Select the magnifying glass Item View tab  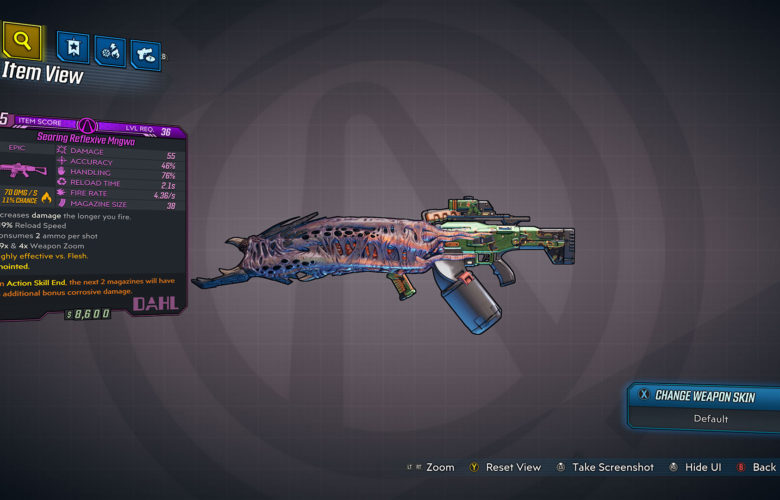(x=23, y=42)
